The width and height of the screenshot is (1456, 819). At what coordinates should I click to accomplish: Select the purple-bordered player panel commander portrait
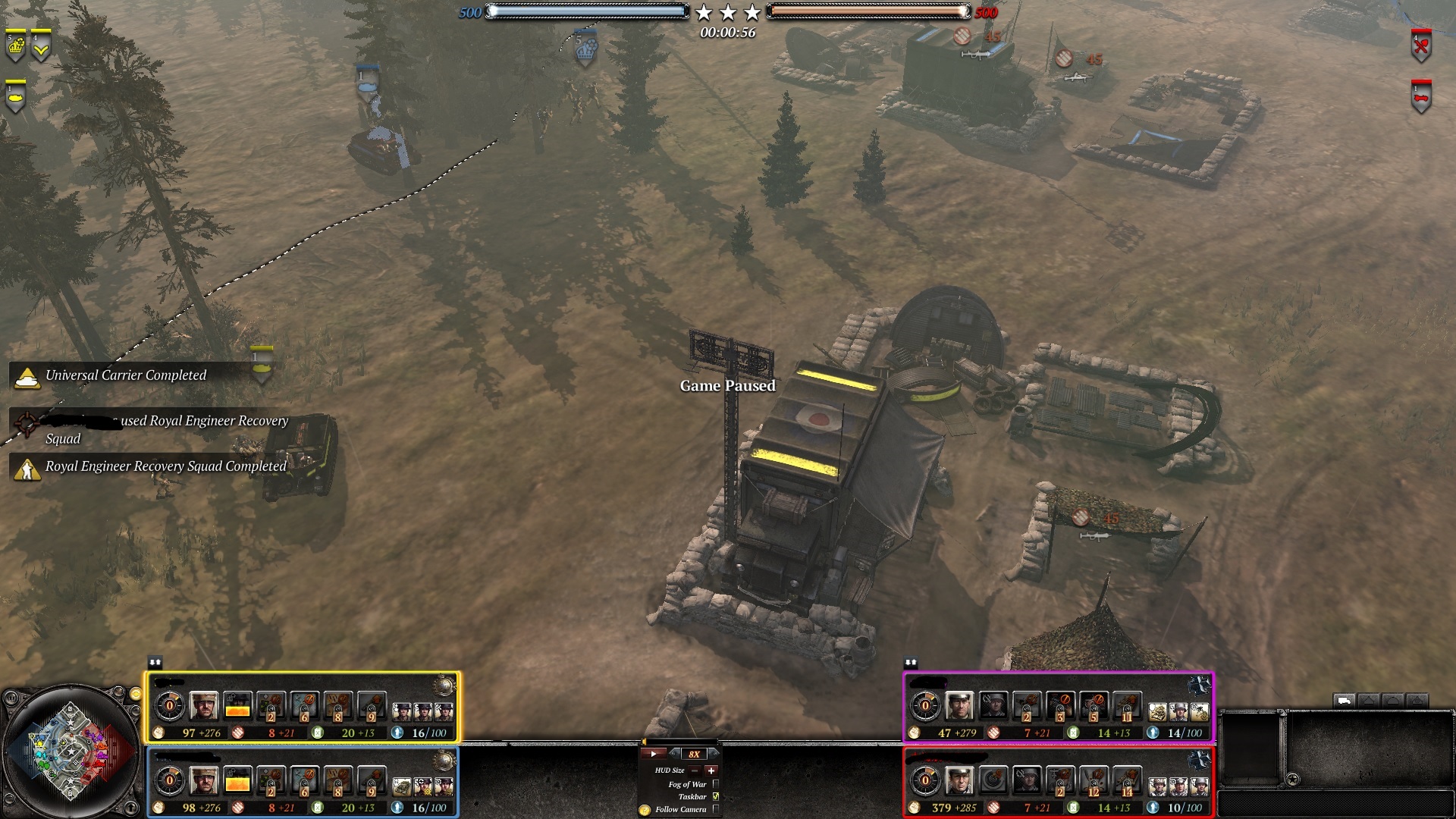click(959, 707)
